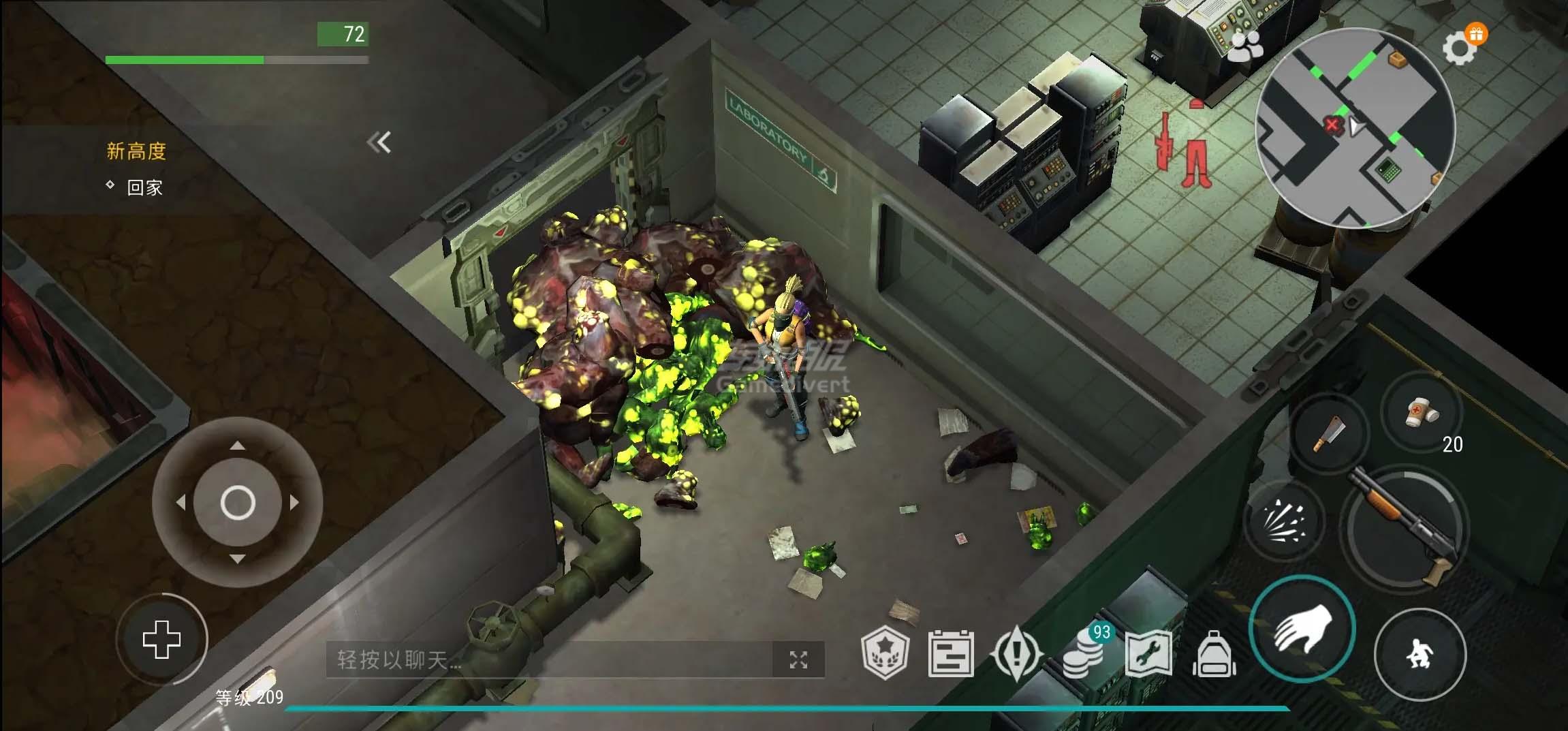Expand the circular minimap
The image size is (1568, 731).
1354,128
